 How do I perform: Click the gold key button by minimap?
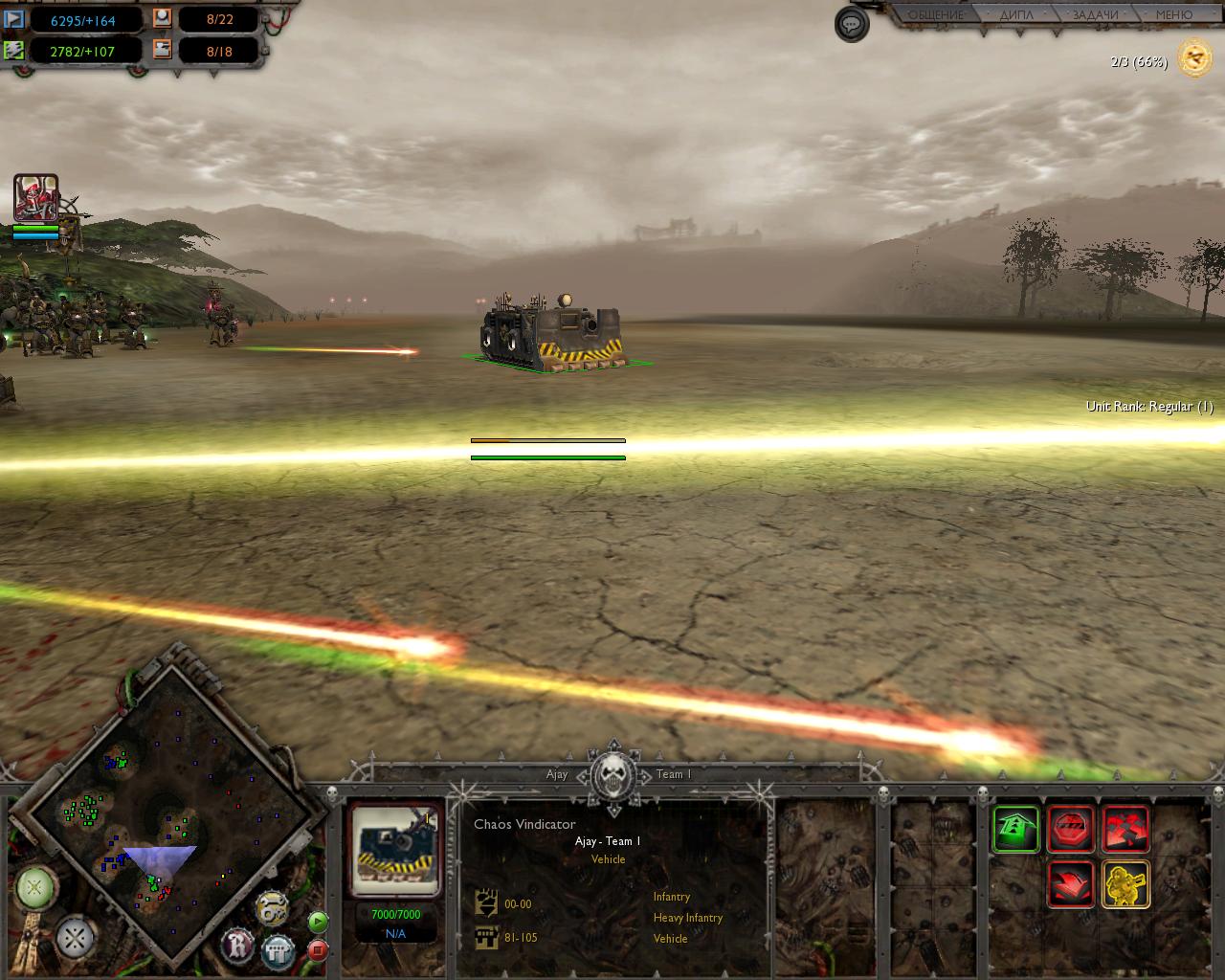[273, 908]
